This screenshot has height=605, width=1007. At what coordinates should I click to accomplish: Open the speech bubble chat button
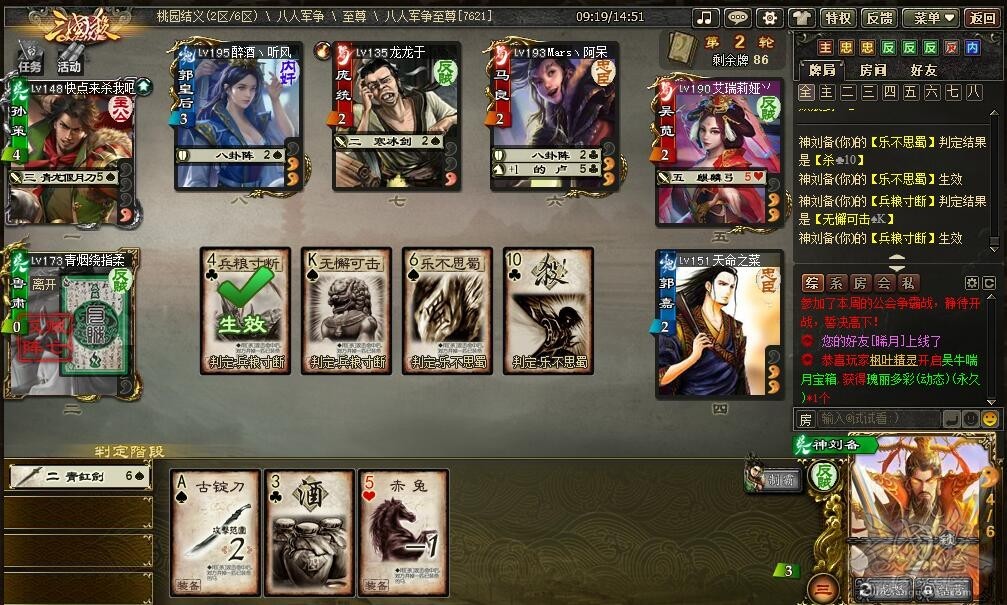point(737,18)
